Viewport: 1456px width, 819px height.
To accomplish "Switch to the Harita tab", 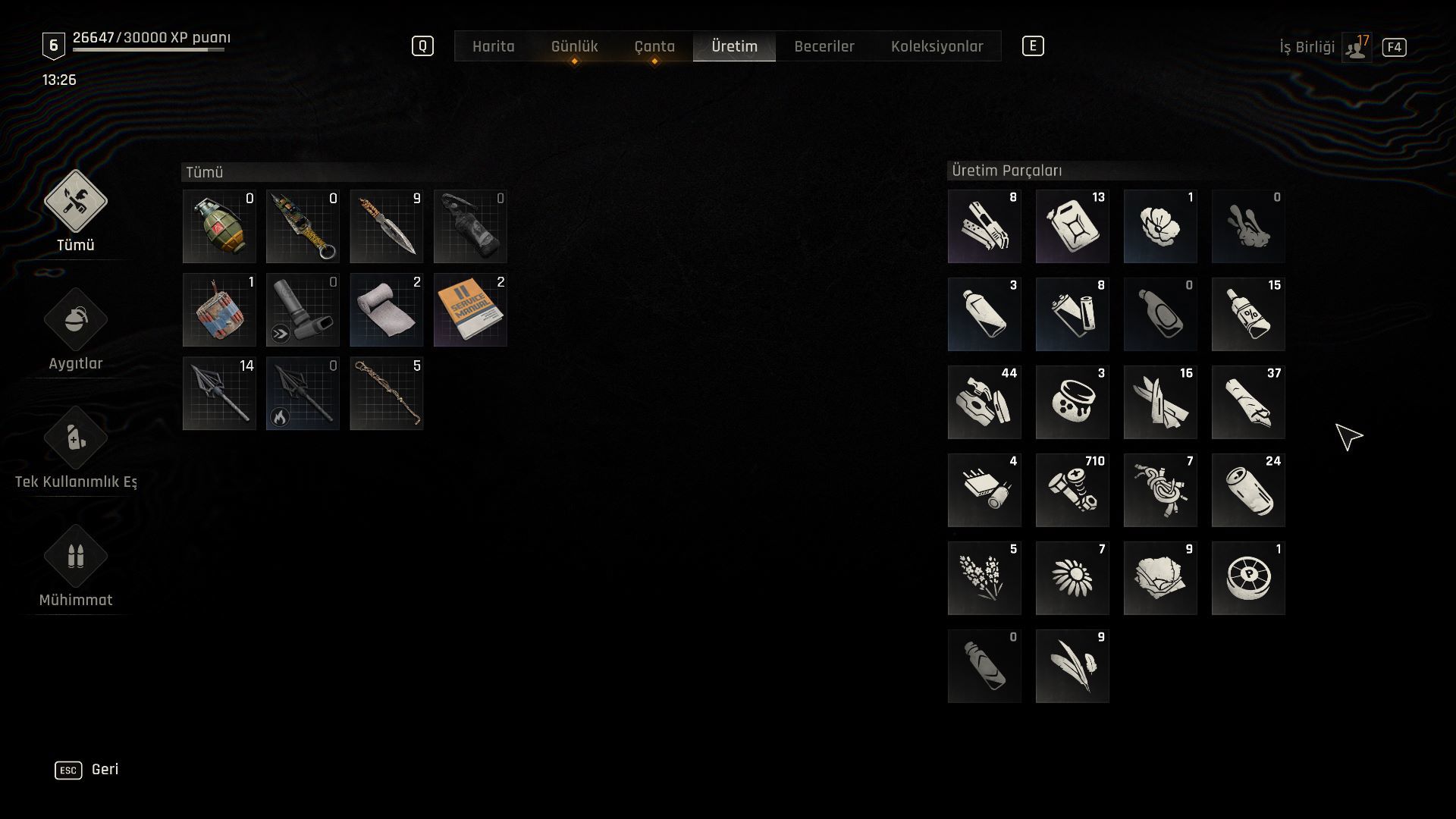I will pos(493,46).
